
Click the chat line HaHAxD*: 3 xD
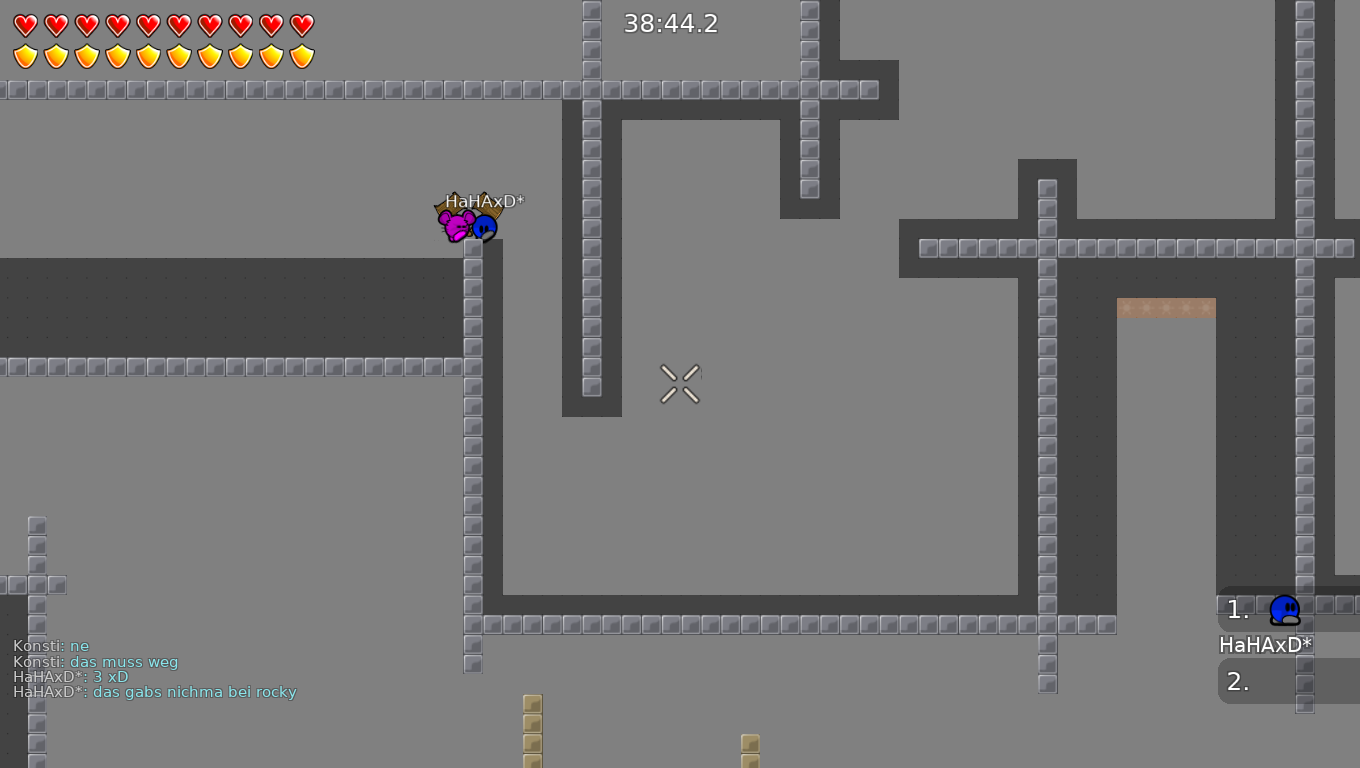70,677
